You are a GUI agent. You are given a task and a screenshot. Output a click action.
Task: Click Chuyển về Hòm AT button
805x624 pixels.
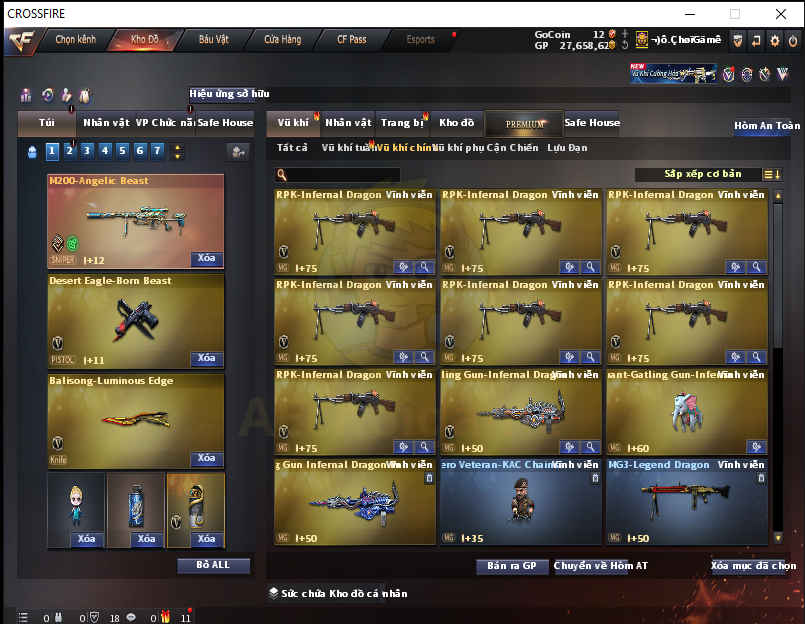click(601, 566)
